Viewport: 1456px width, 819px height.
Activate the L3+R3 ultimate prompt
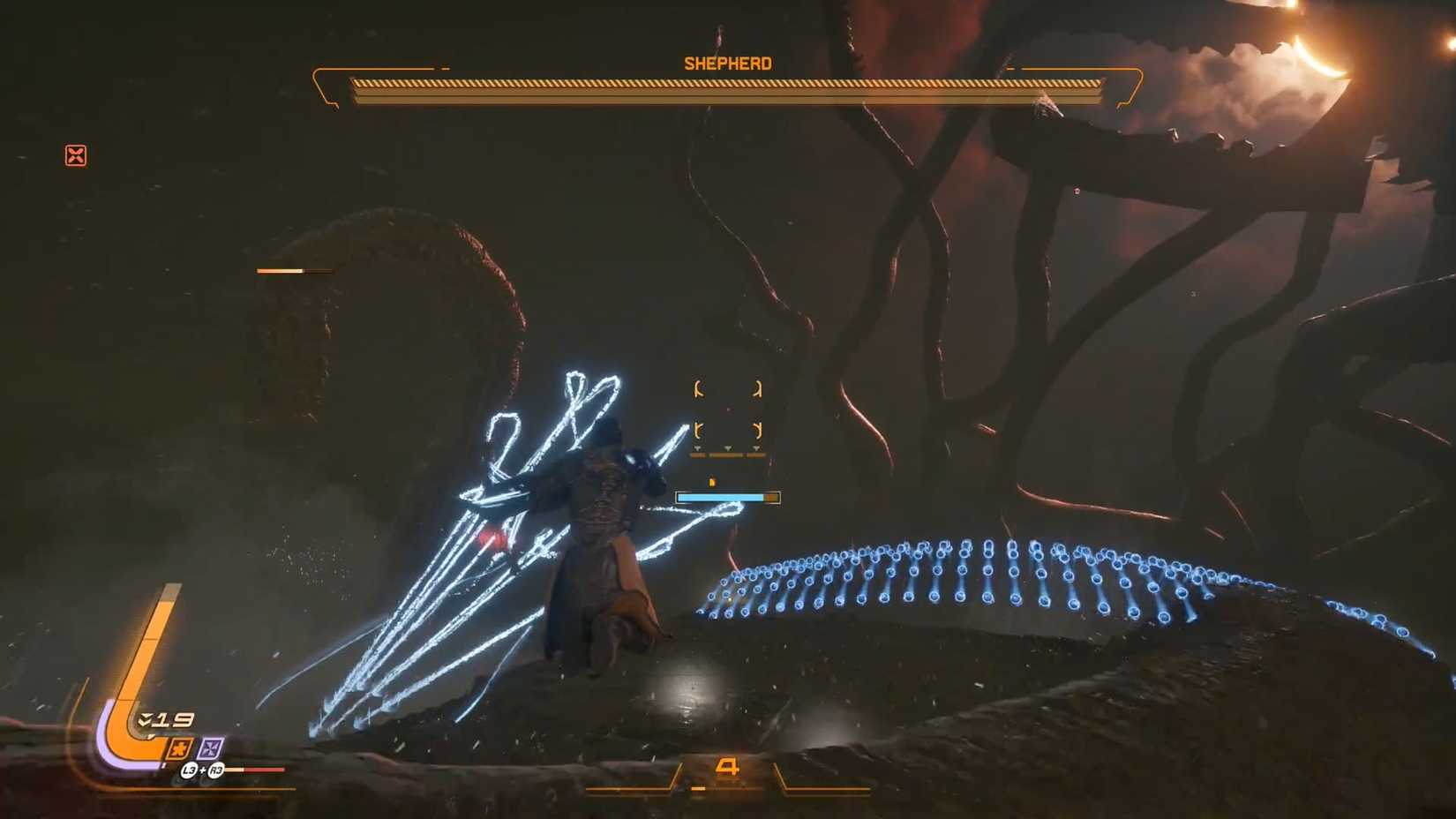202,770
